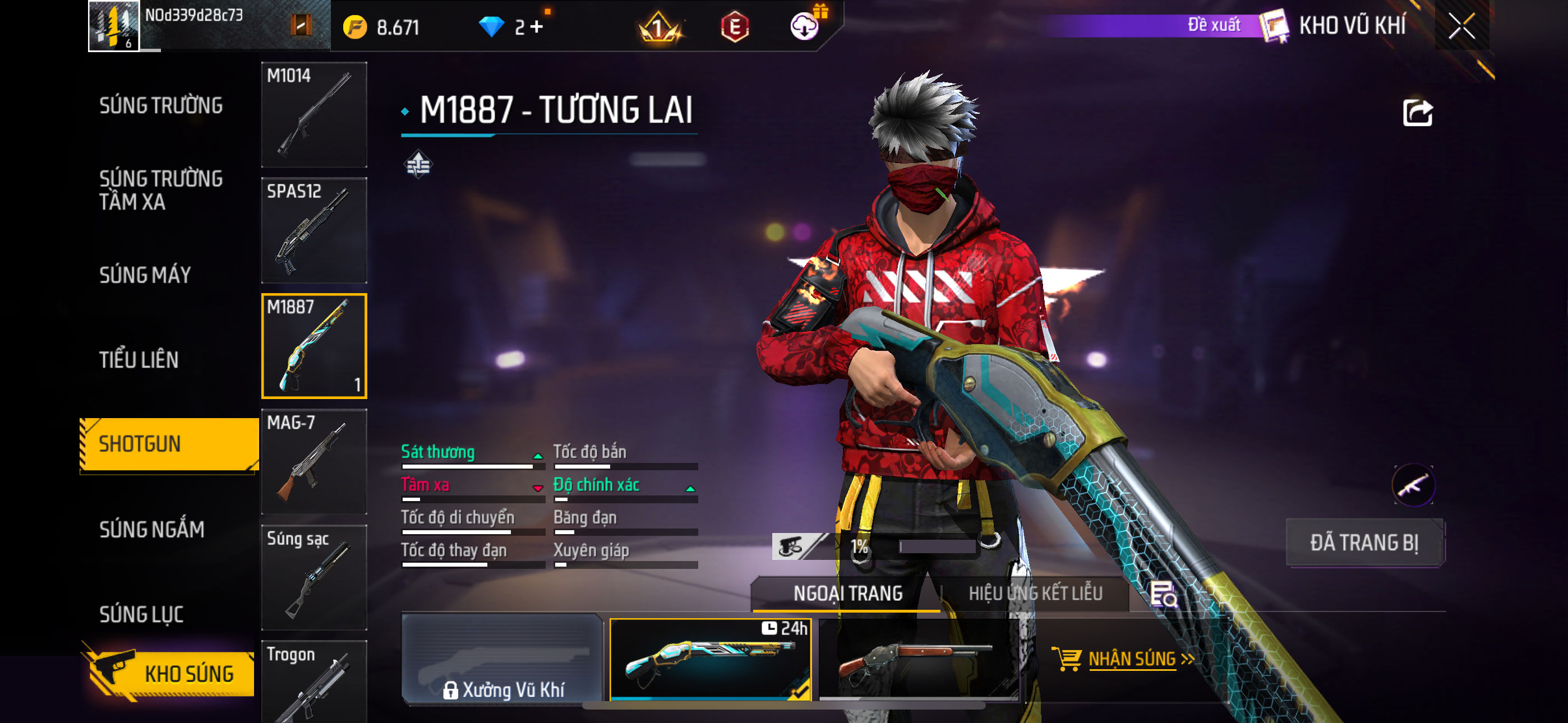
Task: Switch to SÚNG MÁY category
Action: click(145, 275)
